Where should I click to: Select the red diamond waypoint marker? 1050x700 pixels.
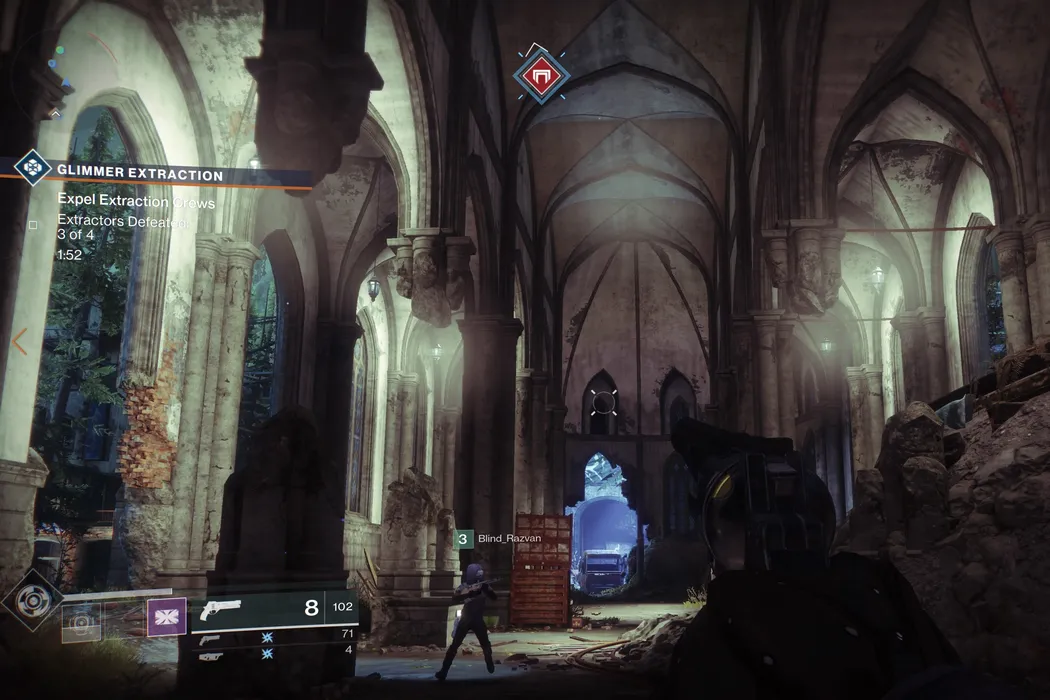[x=541, y=73]
